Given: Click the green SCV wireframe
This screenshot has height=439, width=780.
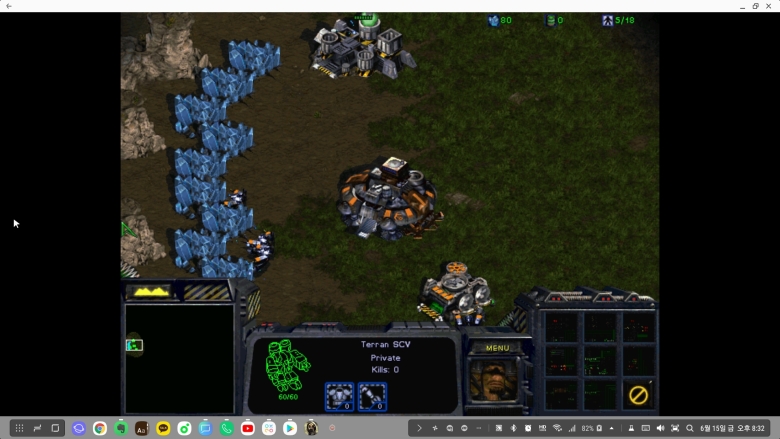Looking at the screenshot, I should tap(287, 366).
